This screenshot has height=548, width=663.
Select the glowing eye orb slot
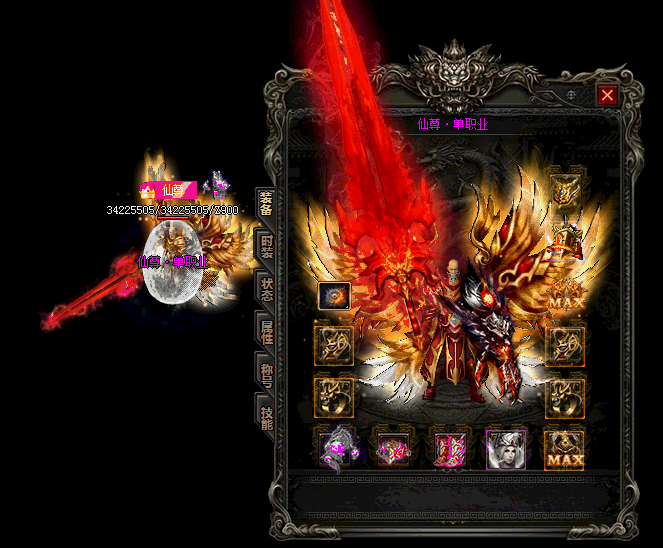coord(334,296)
